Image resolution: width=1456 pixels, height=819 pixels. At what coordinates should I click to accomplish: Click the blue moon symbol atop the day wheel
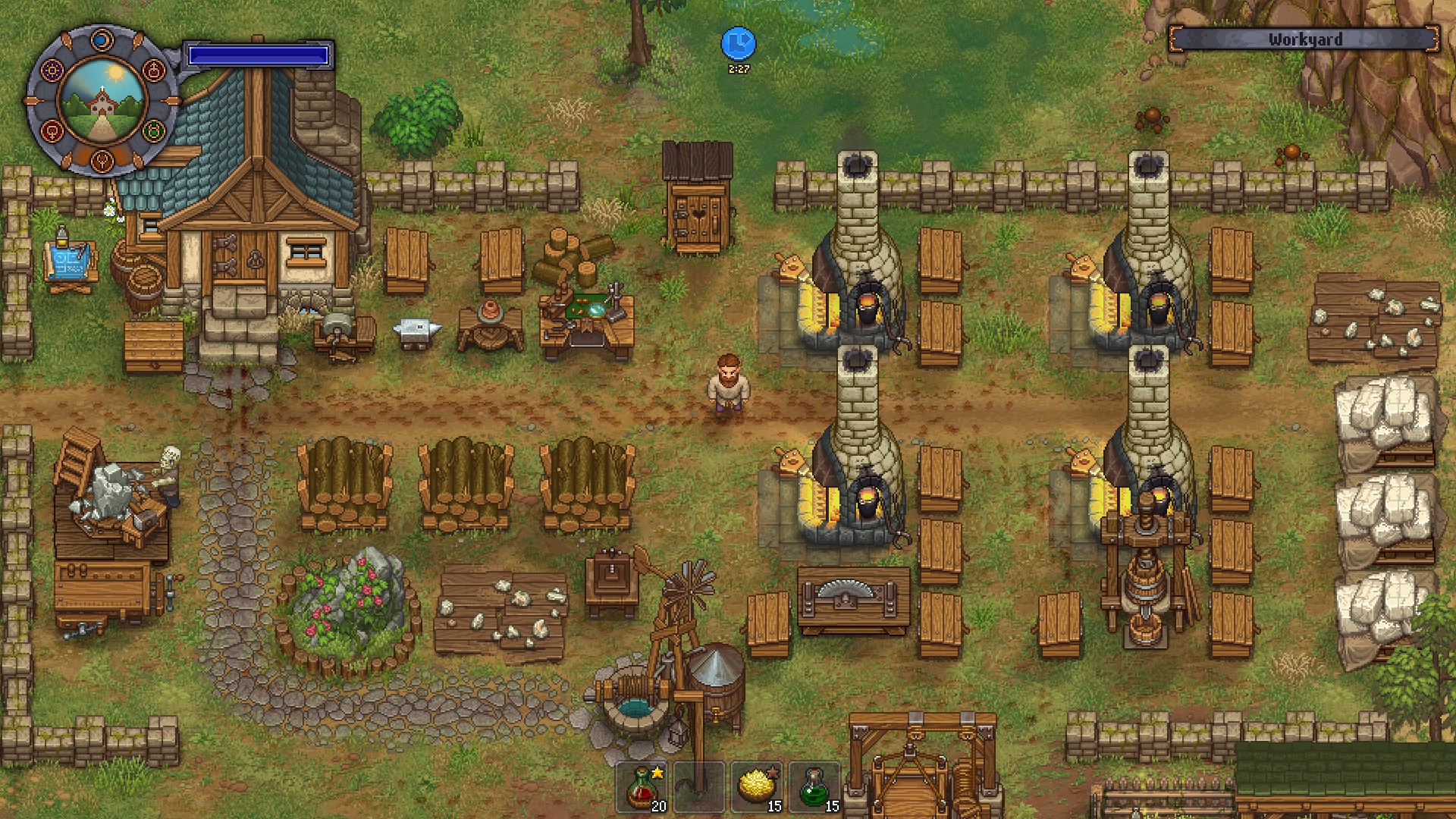102,39
